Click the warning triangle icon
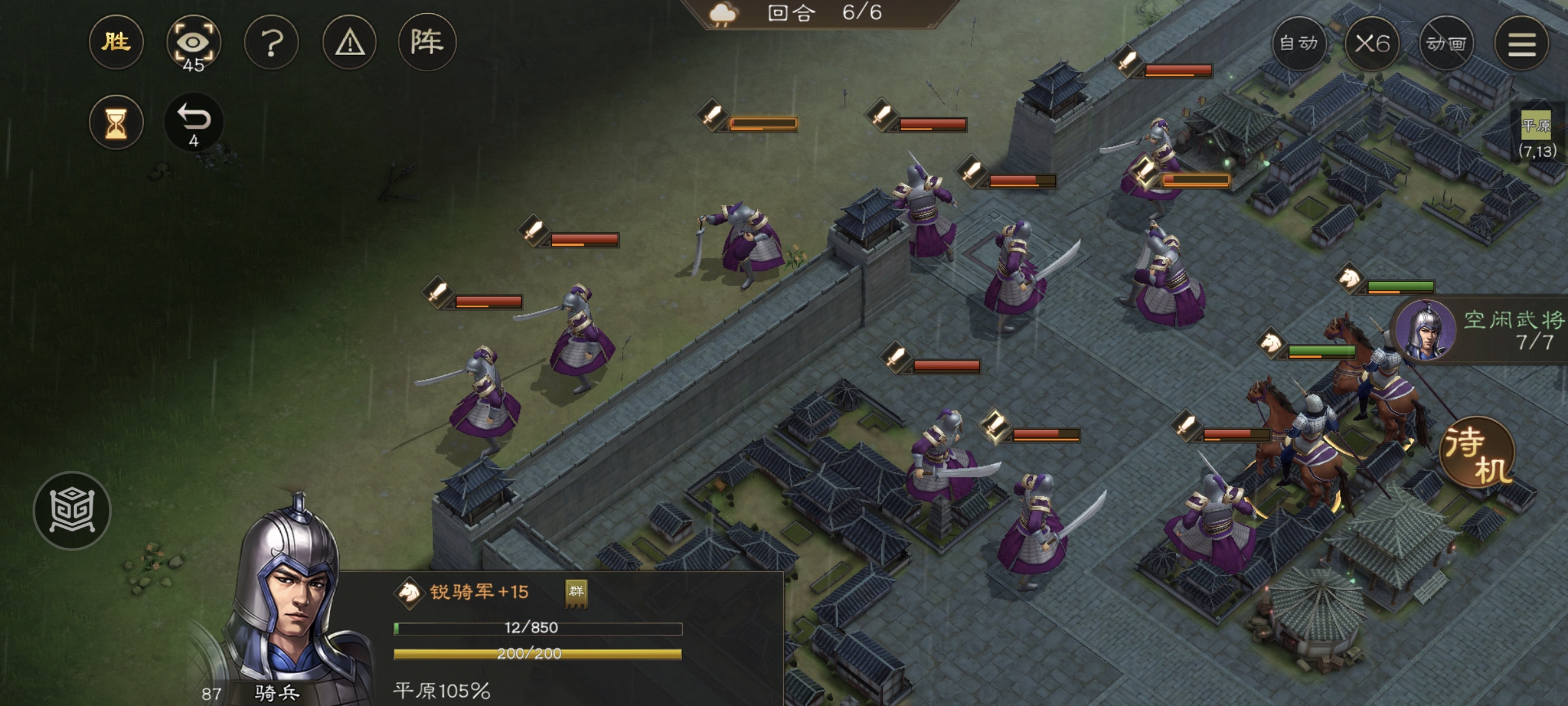The height and width of the screenshot is (706, 1568). coord(350,44)
